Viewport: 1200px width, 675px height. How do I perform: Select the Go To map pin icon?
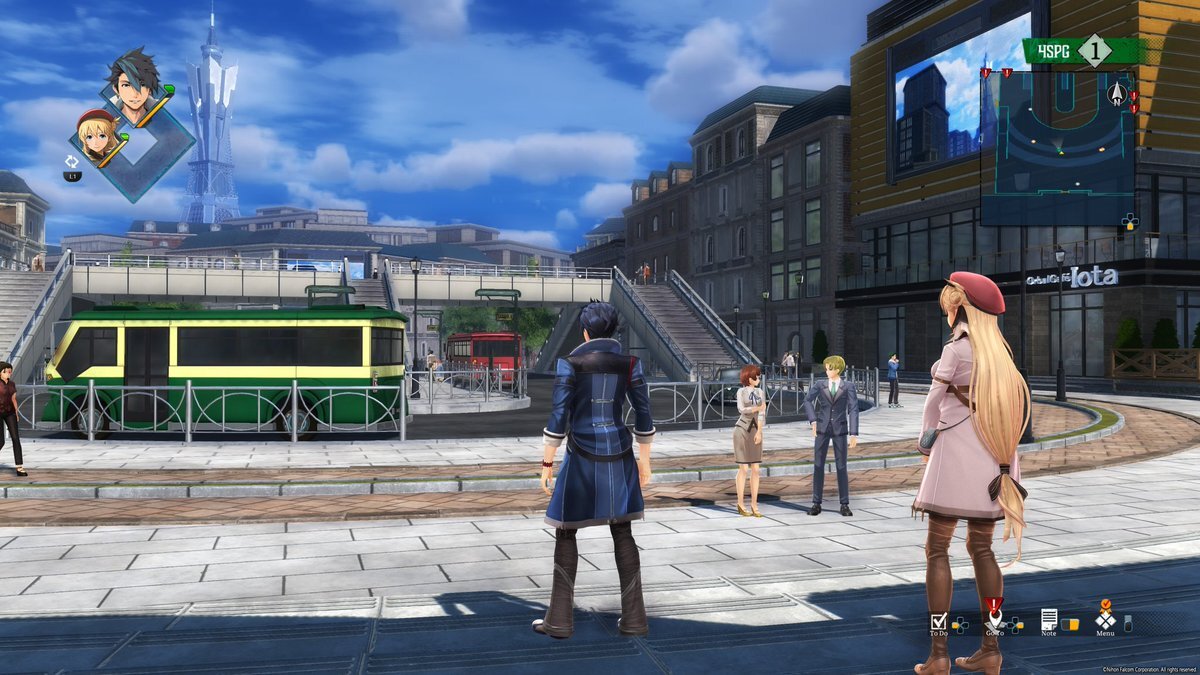[x=993, y=619]
